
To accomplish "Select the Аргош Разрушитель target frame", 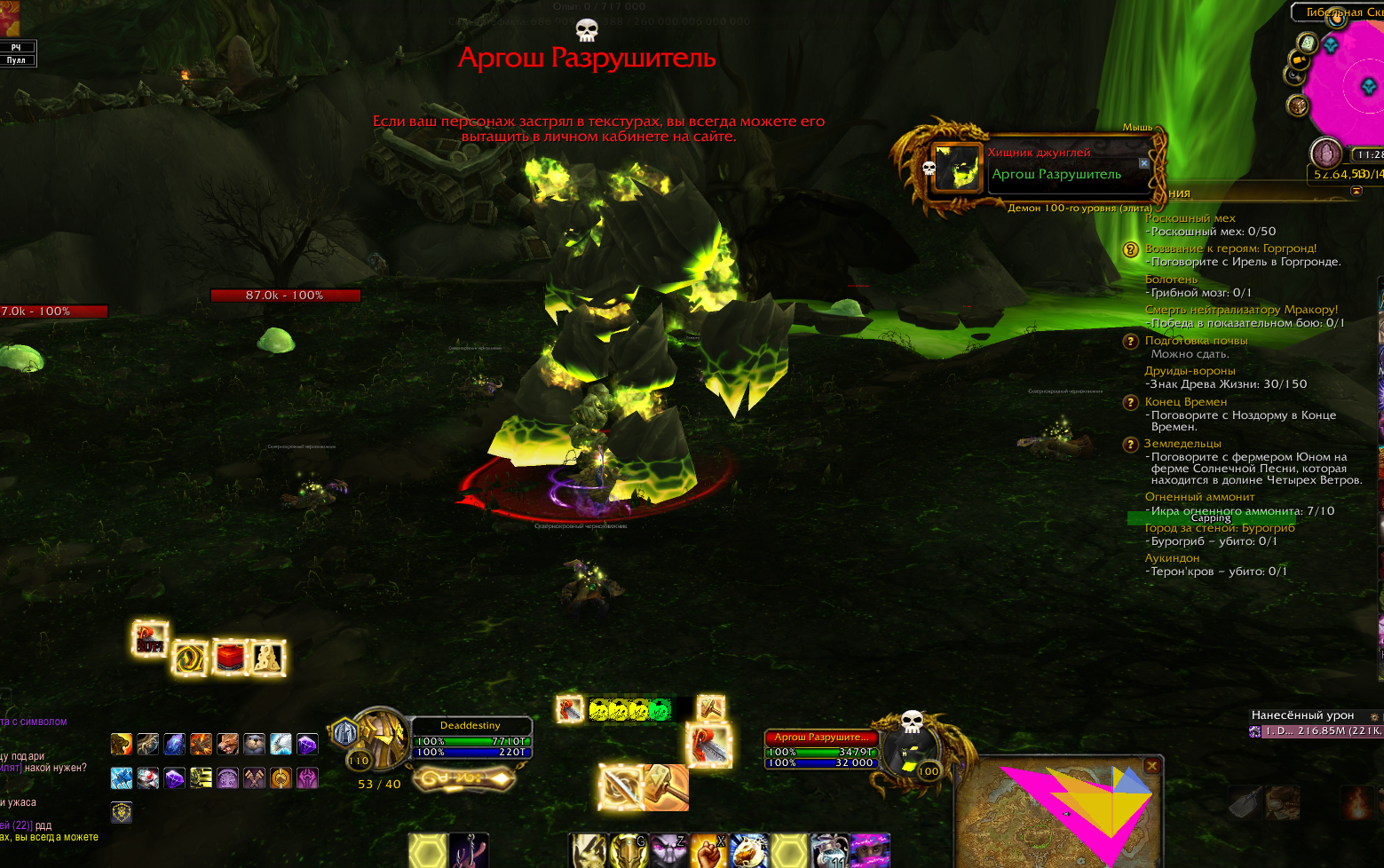I will [x=821, y=749].
